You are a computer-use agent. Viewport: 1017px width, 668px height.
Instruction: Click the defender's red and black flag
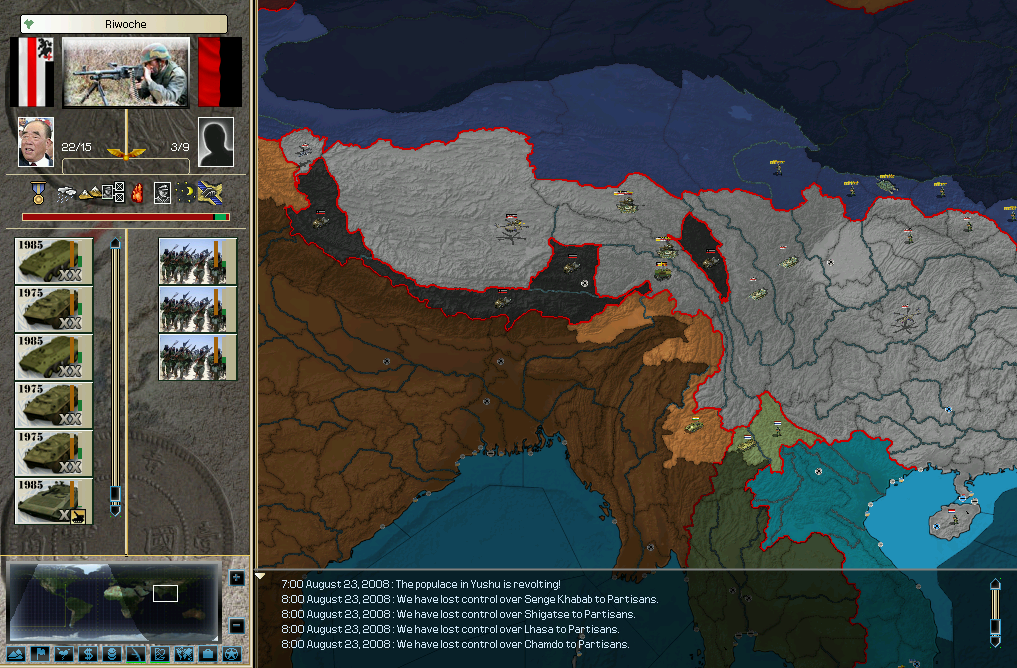point(219,72)
